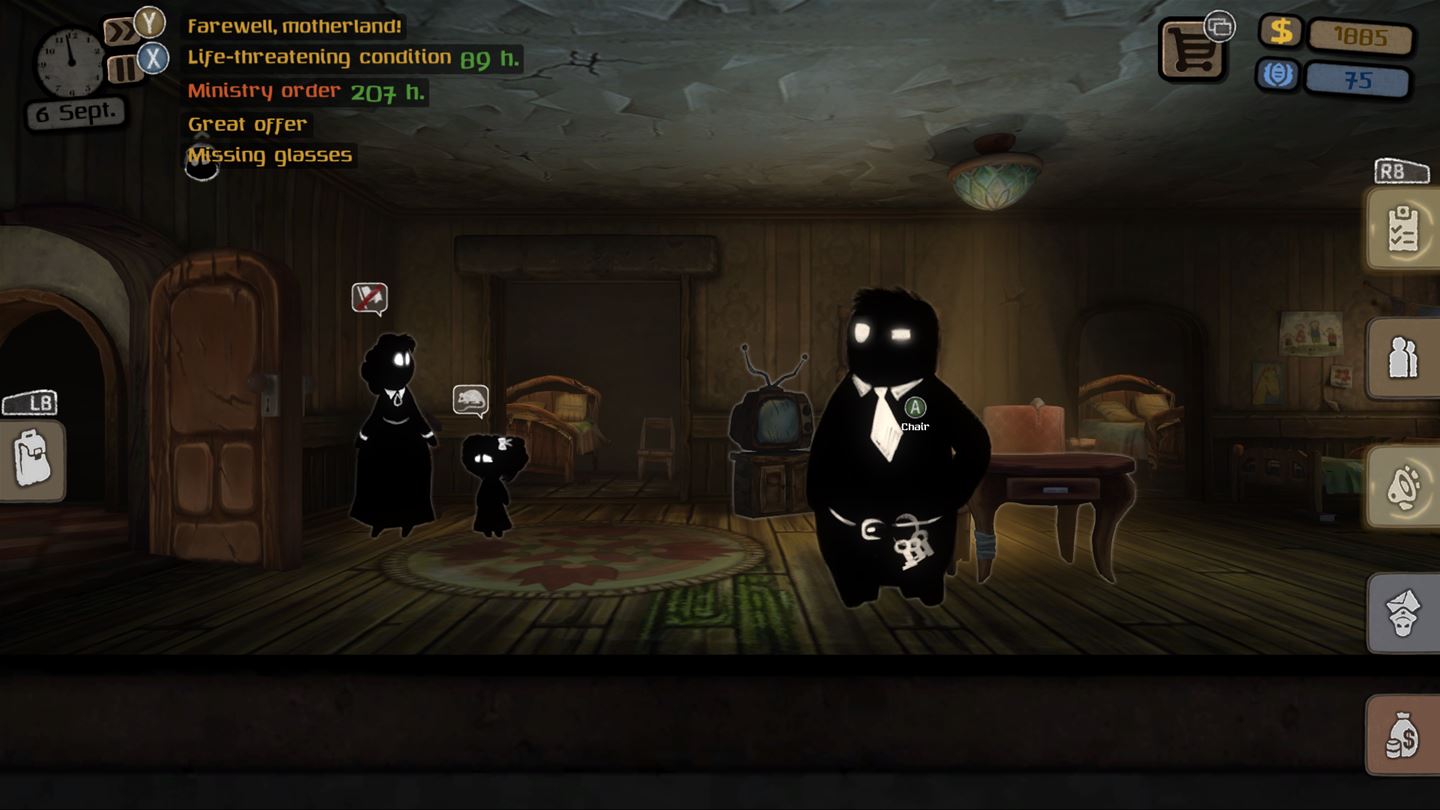Viewport: 1440px width, 810px height.
Task: Open the "Ministry order" quest entry
Action: tap(264, 91)
